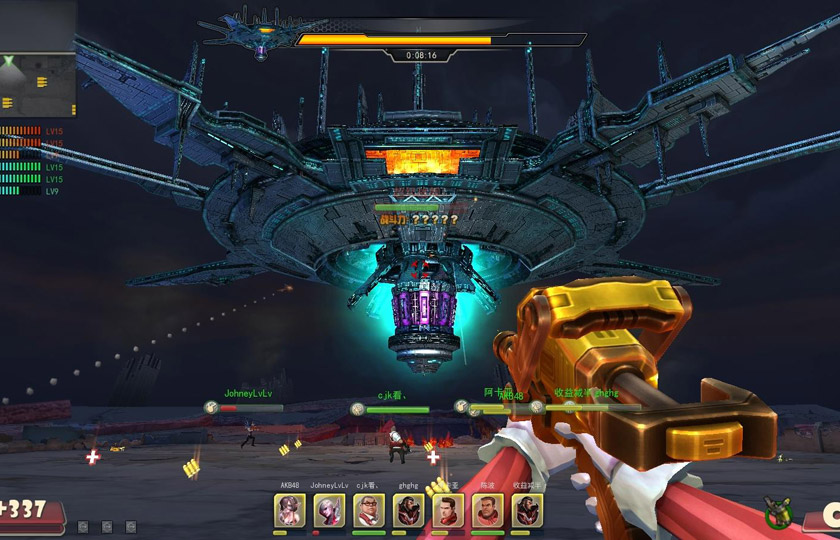Select the 陈波 player portrait
The width and height of the screenshot is (840, 540).
(x=487, y=511)
